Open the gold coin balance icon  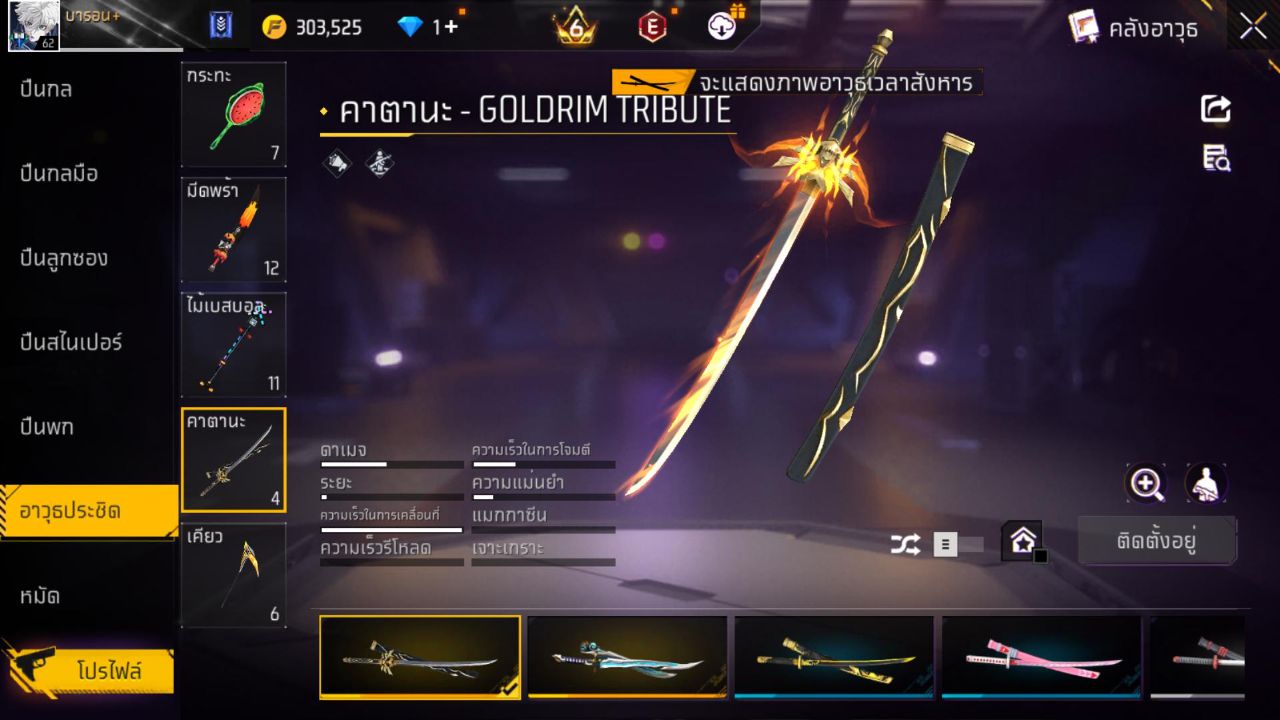pyautogui.click(x=276, y=27)
